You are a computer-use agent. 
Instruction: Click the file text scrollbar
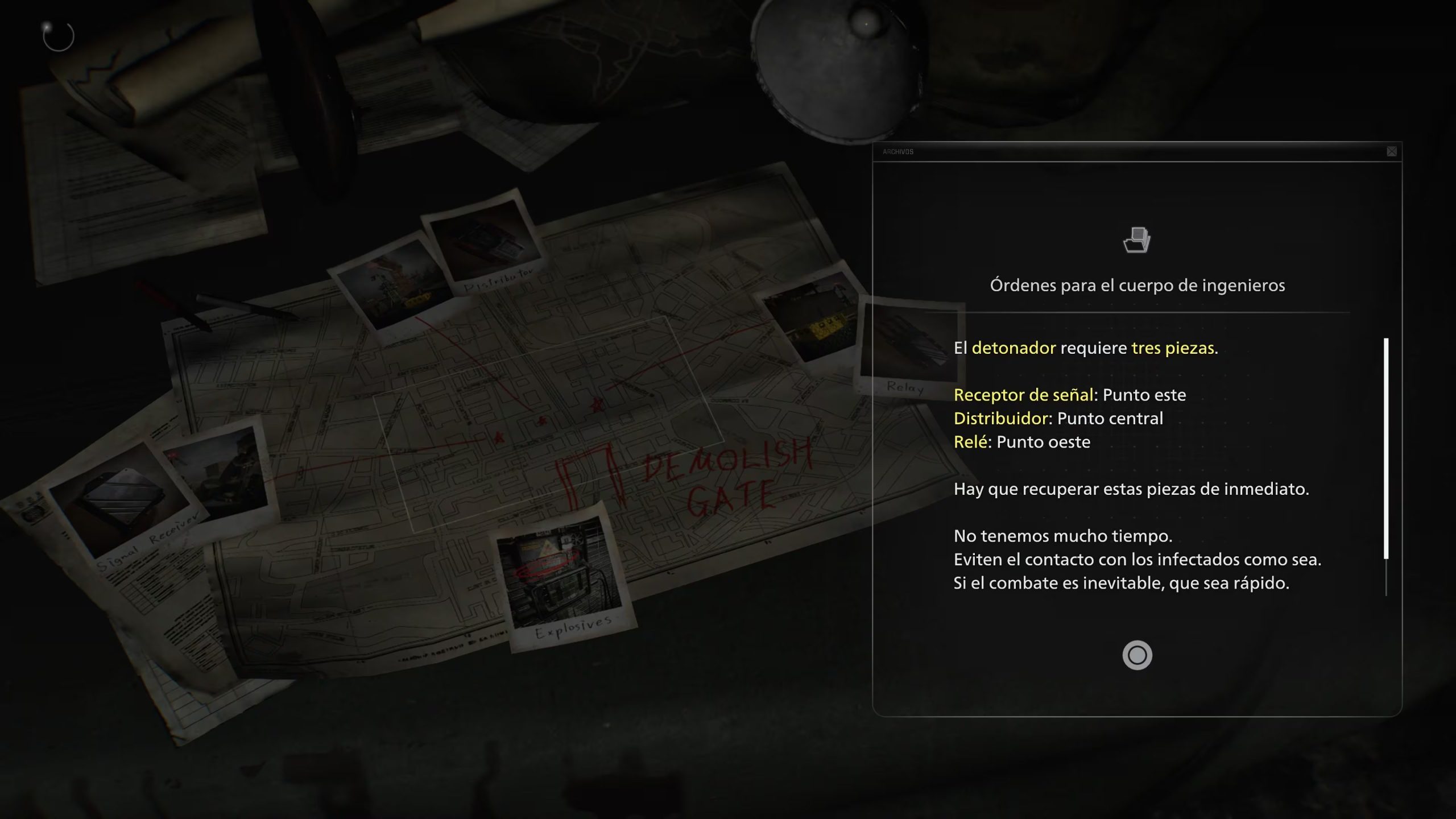point(1386,448)
